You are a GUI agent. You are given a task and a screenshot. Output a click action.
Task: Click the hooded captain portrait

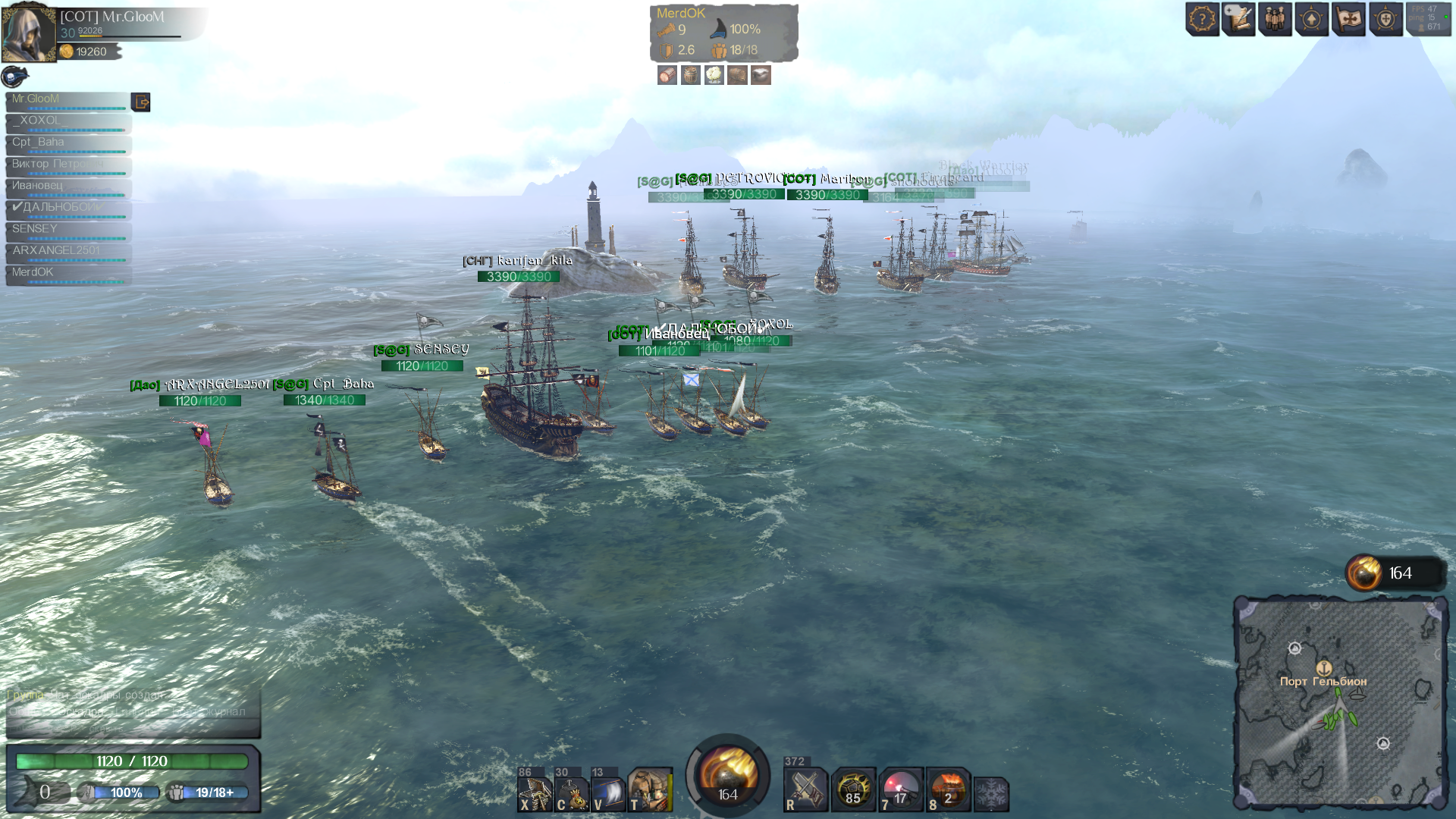click(x=29, y=32)
